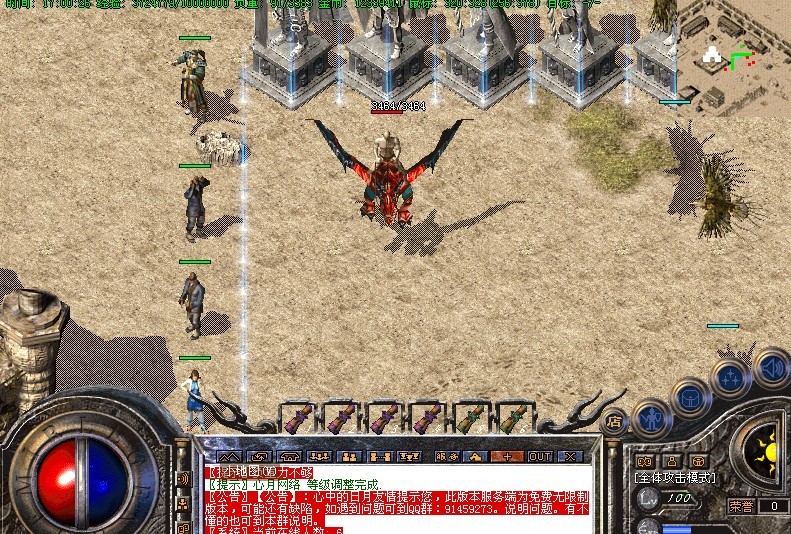
Task: Click the highlighted orange plus button
Action: (x=508, y=456)
